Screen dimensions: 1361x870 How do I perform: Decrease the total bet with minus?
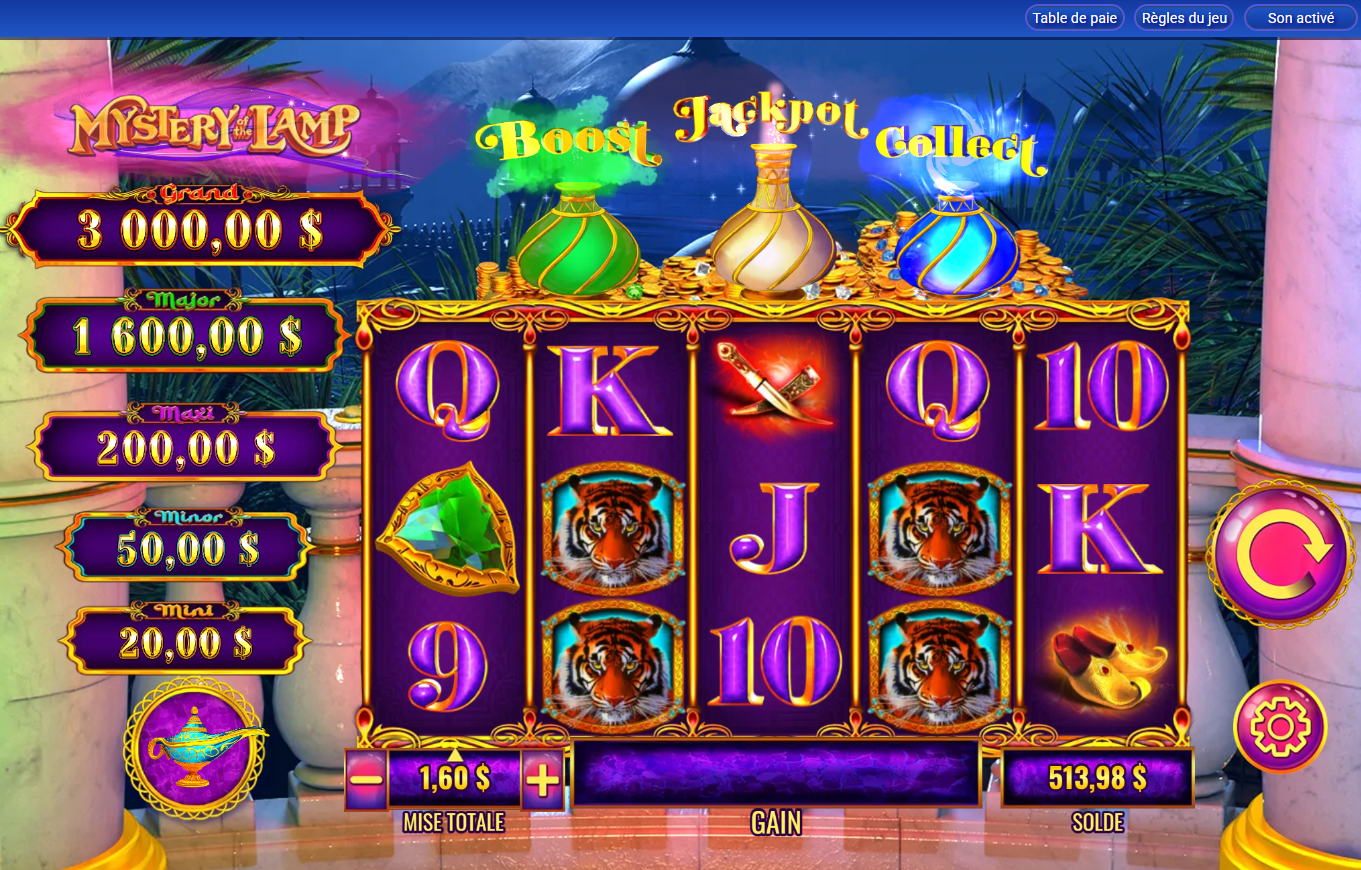point(367,779)
